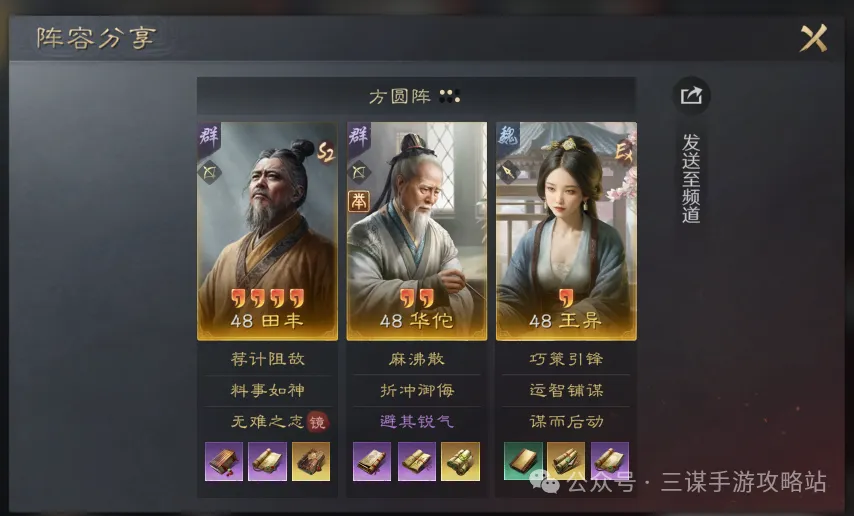Select the 华佗 general card

[416, 231]
